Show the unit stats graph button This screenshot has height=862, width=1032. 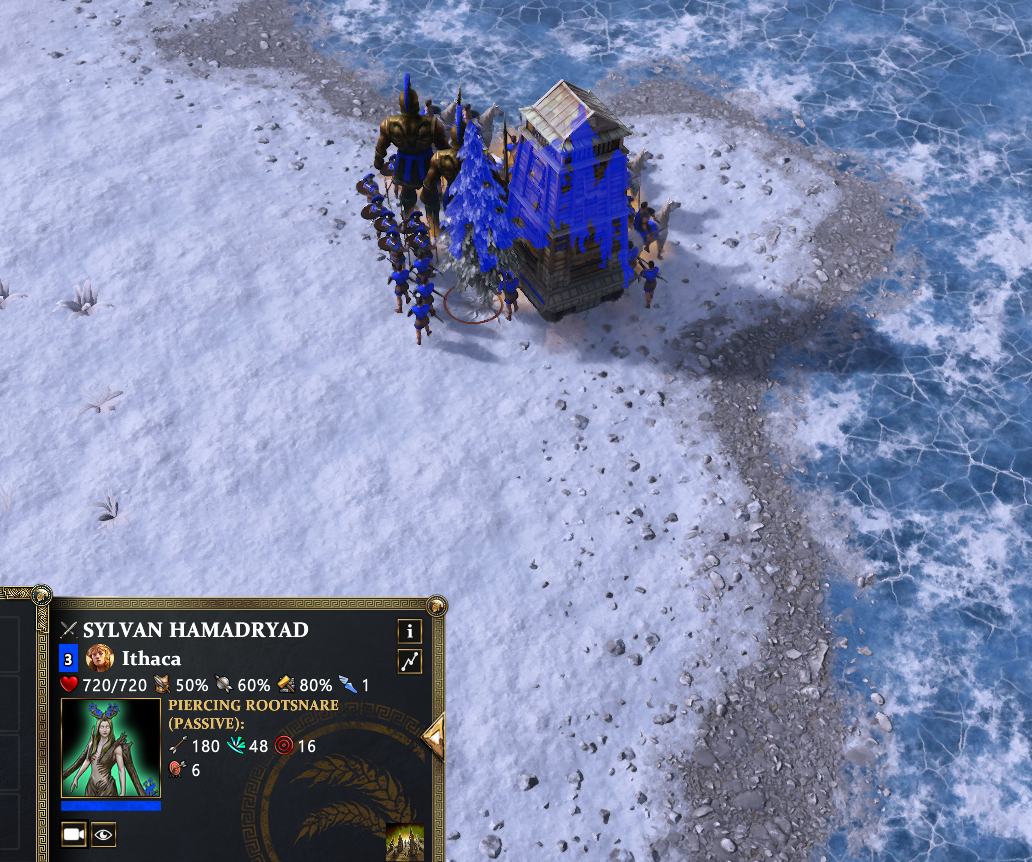(x=409, y=661)
